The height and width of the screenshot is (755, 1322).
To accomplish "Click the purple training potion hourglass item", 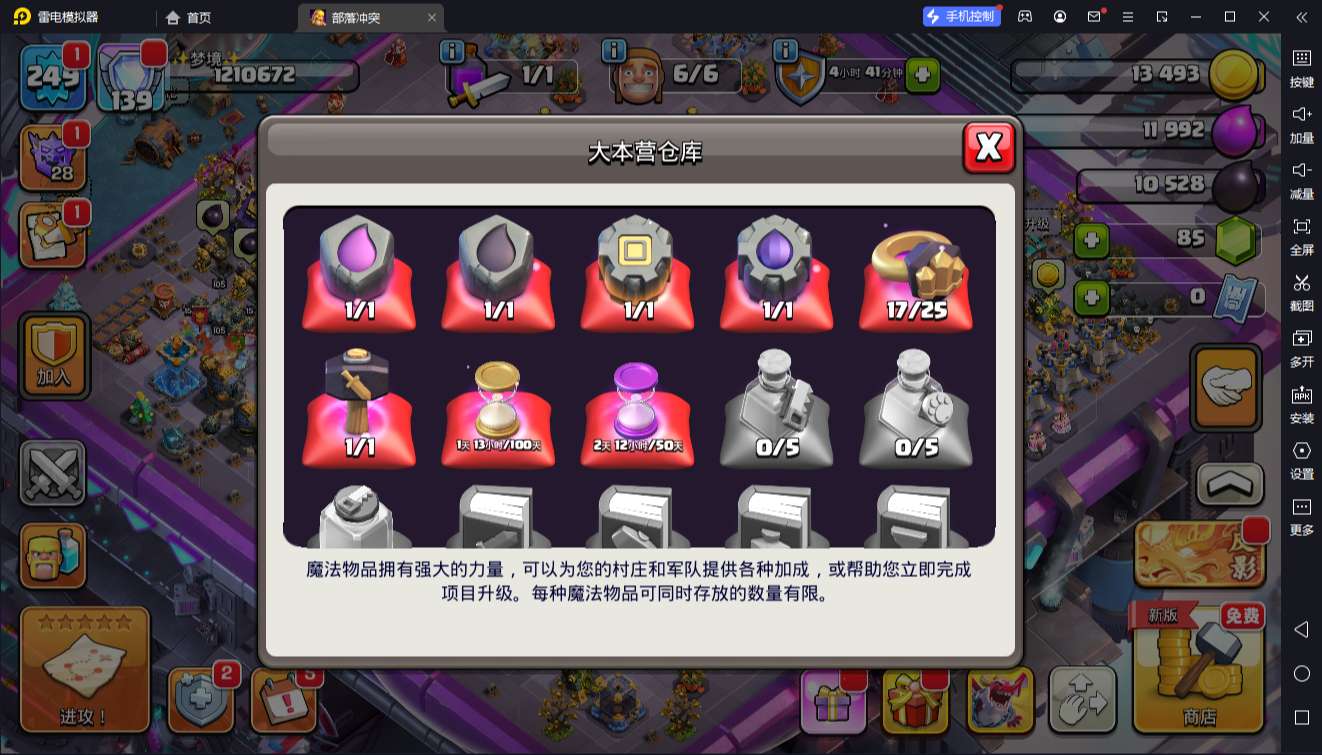I will click(x=637, y=400).
